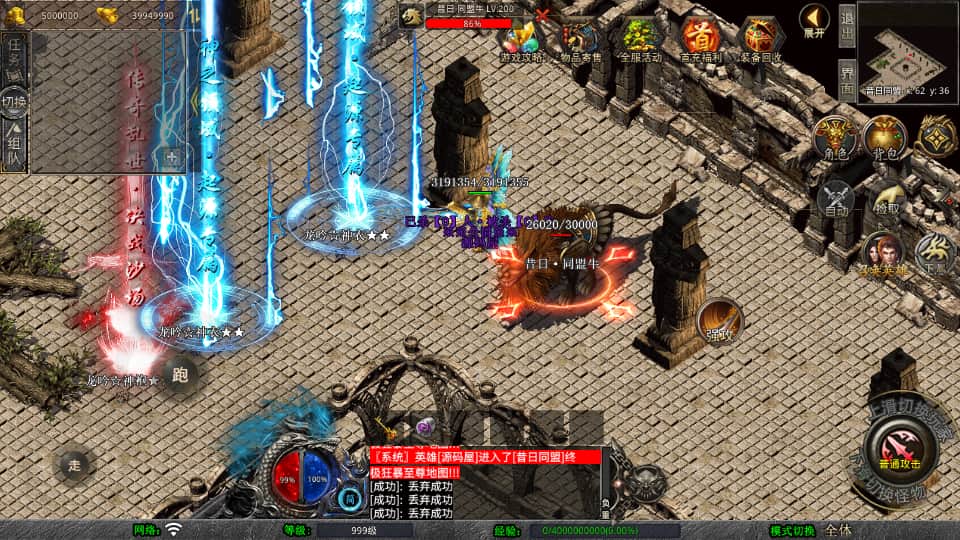This screenshot has width=960, height=540.
Task: Toggle 自动 auto-combat
Action: 836,199
